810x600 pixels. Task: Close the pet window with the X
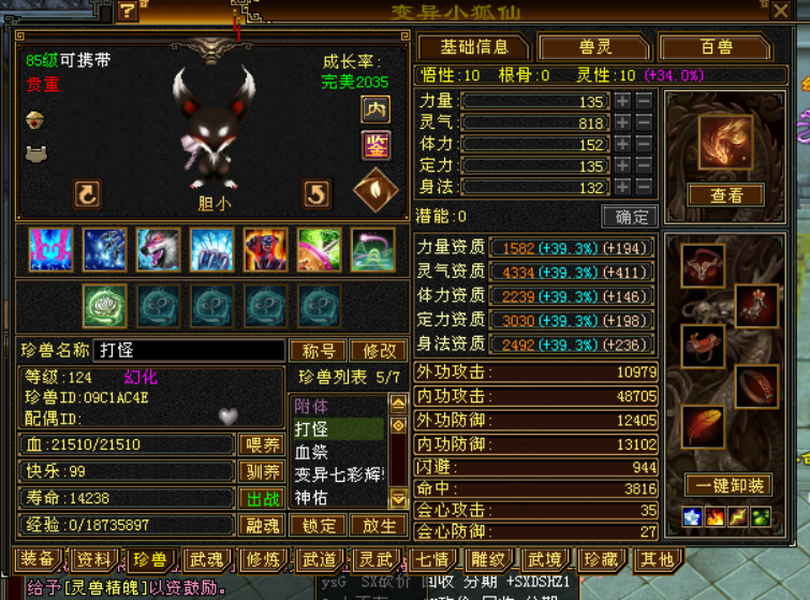(x=781, y=11)
